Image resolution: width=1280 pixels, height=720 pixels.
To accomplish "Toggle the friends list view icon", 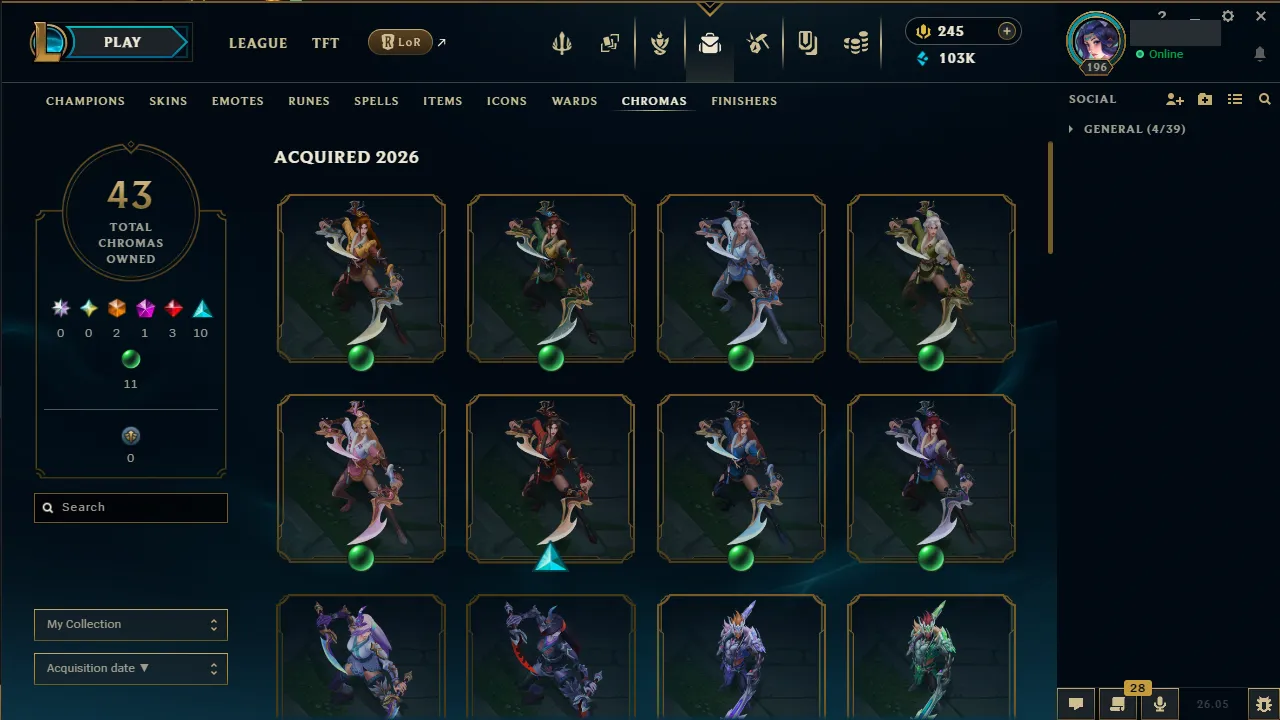I will (1235, 99).
